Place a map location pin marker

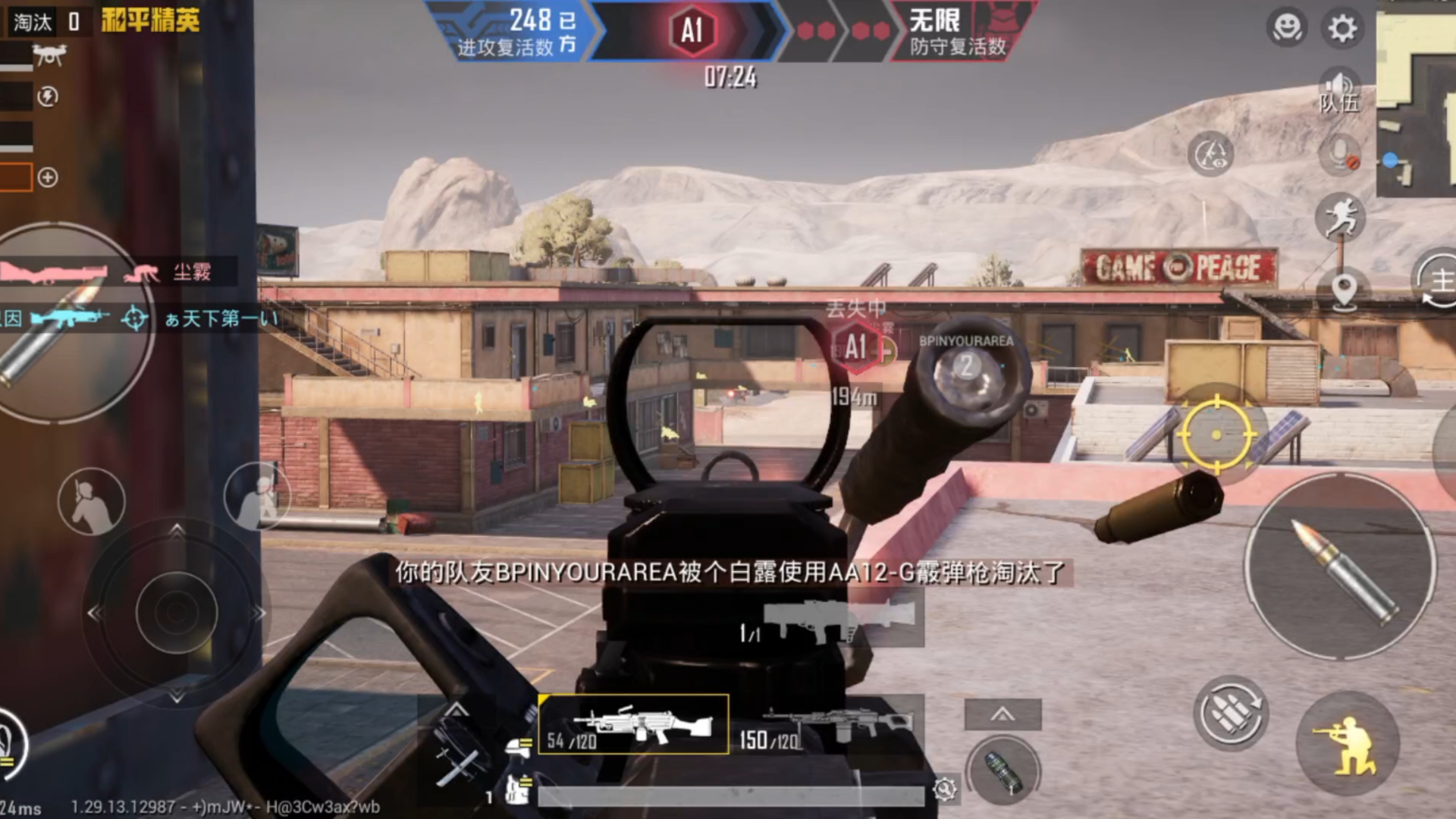pyautogui.click(x=1344, y=290)
